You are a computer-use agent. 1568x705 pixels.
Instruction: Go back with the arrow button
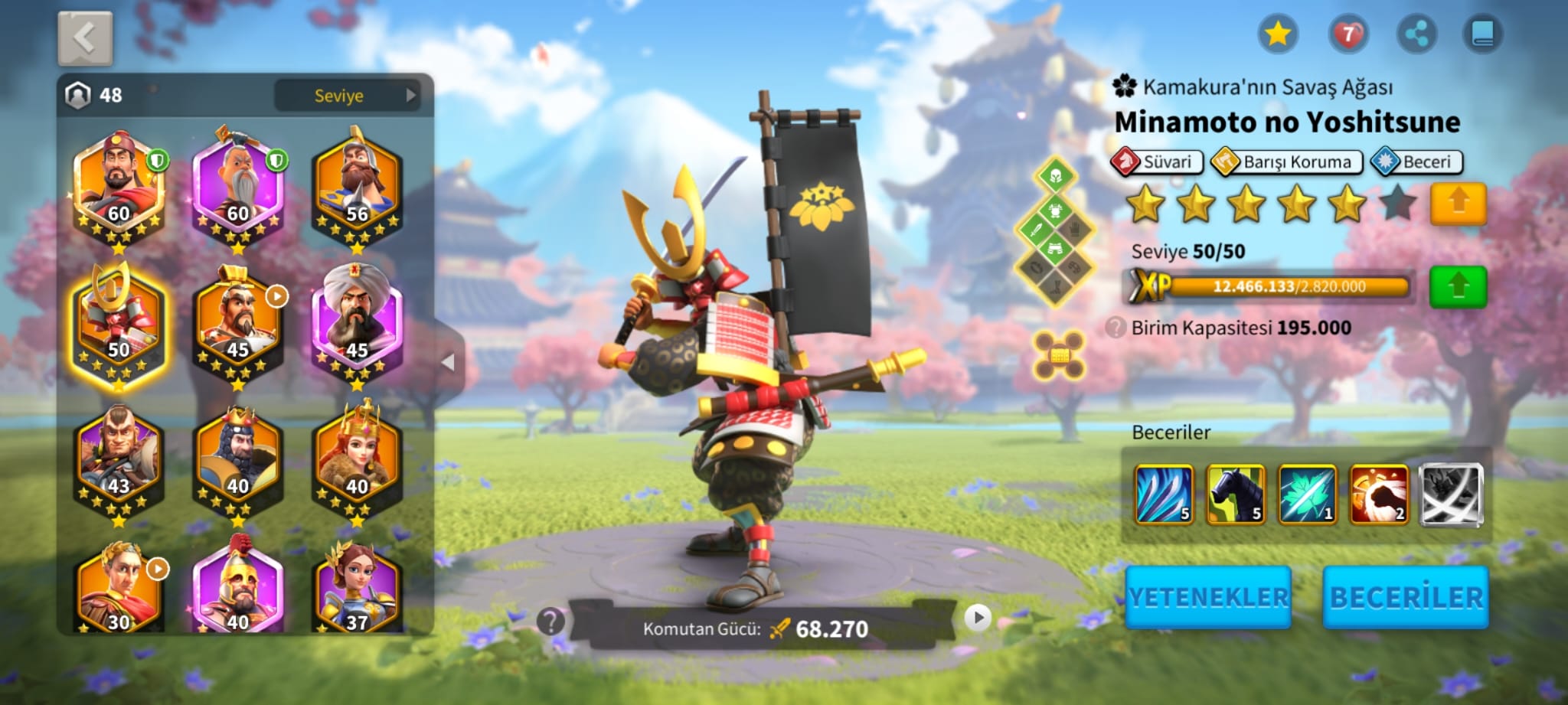[85, 38]
